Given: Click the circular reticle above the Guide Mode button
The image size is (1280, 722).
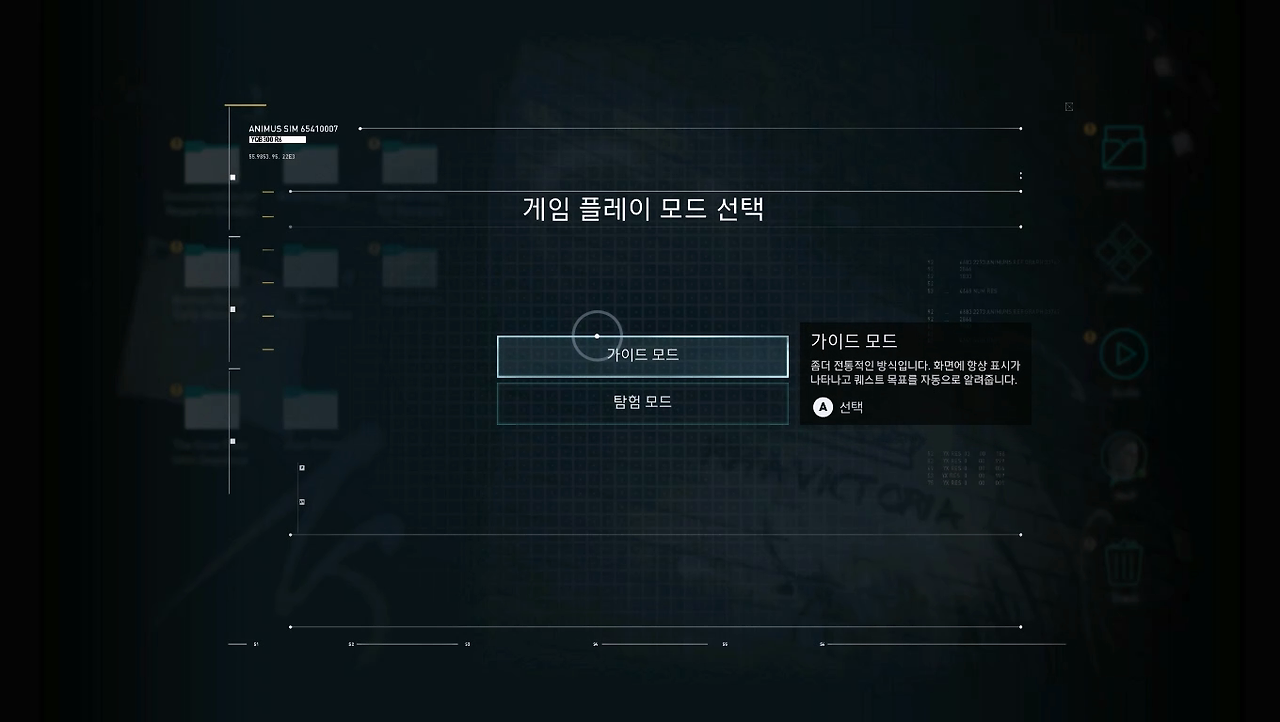Looking at the screenshot, I should (x=596, y=335).
